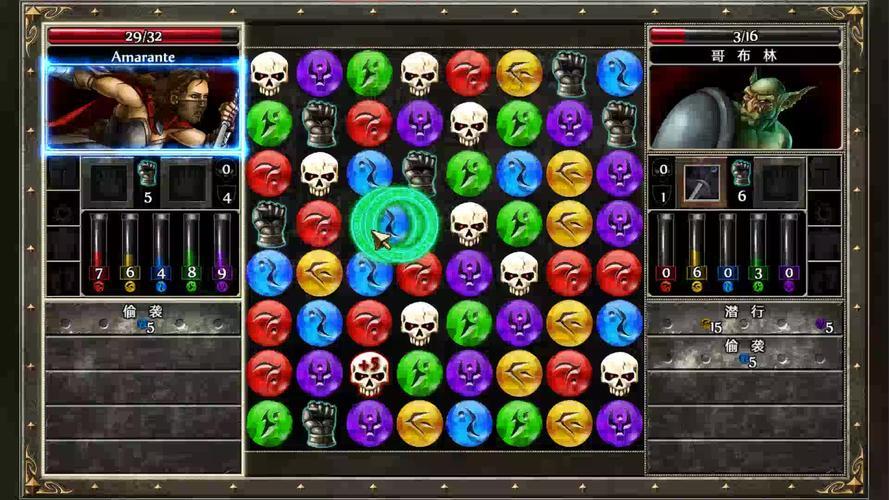Select the goblin's equipped dagger slot

(704, 182)
